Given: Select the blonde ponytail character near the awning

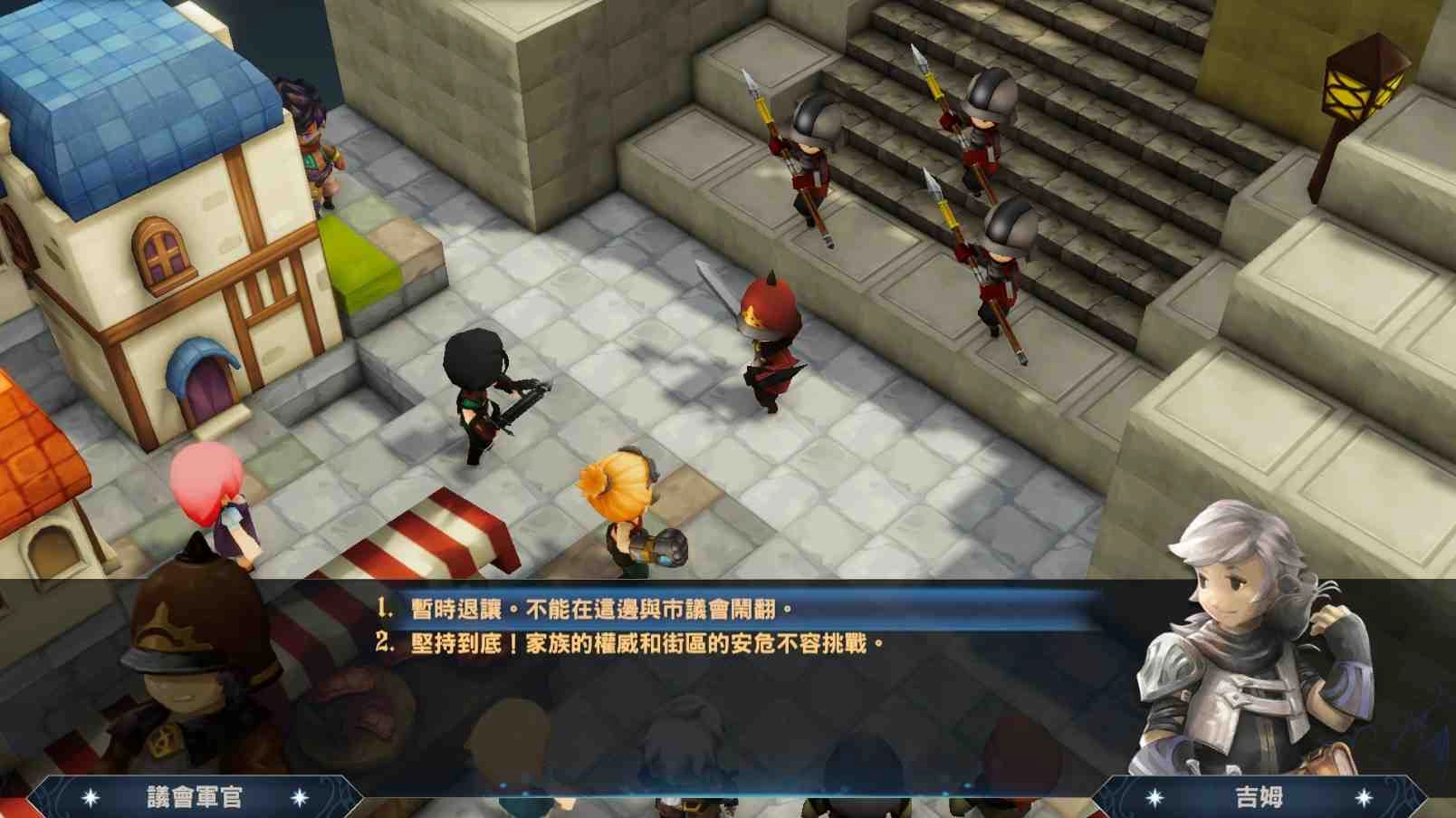Looking at the screenshot, I should click(625, 507).
